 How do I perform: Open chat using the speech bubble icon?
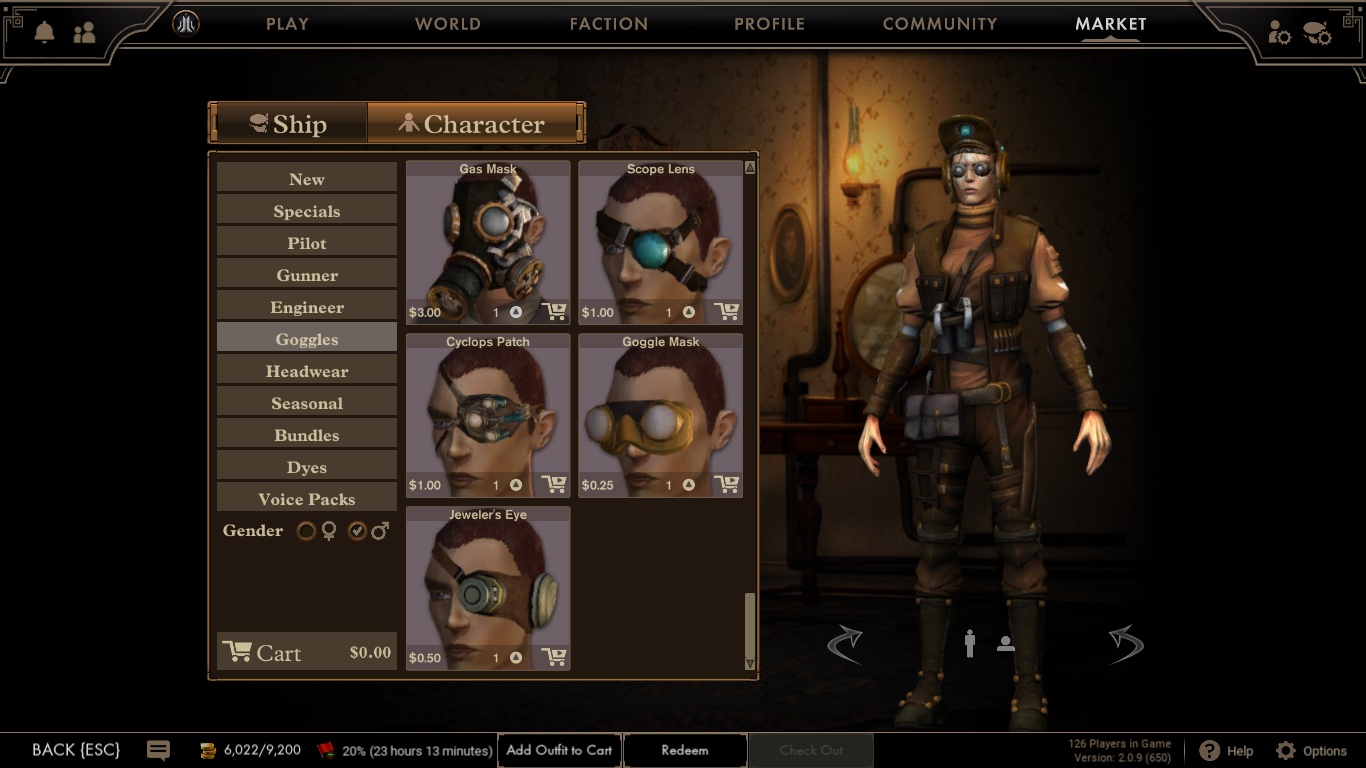click(159, 750)
